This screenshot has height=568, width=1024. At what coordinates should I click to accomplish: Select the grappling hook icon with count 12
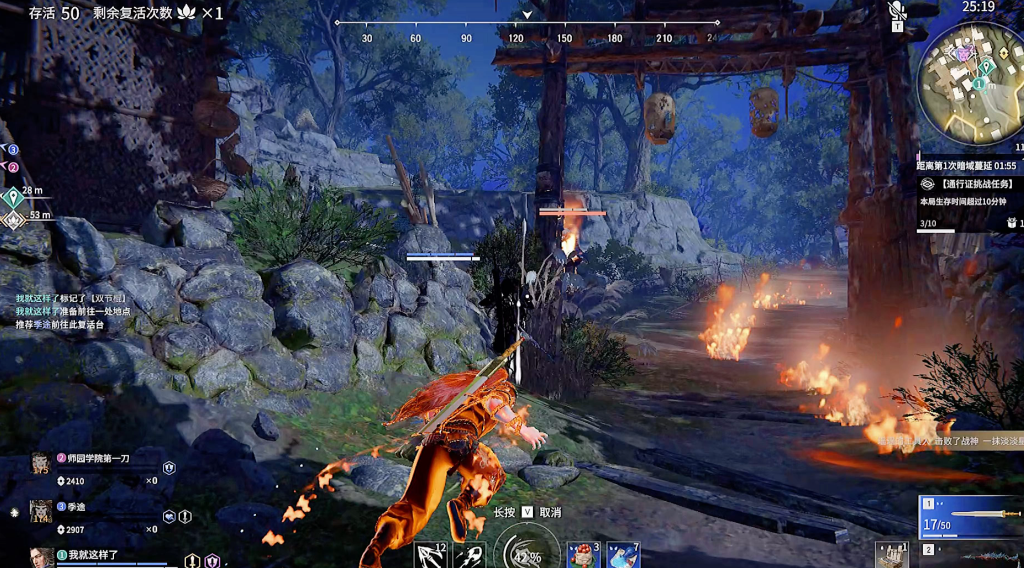(431, 555)
